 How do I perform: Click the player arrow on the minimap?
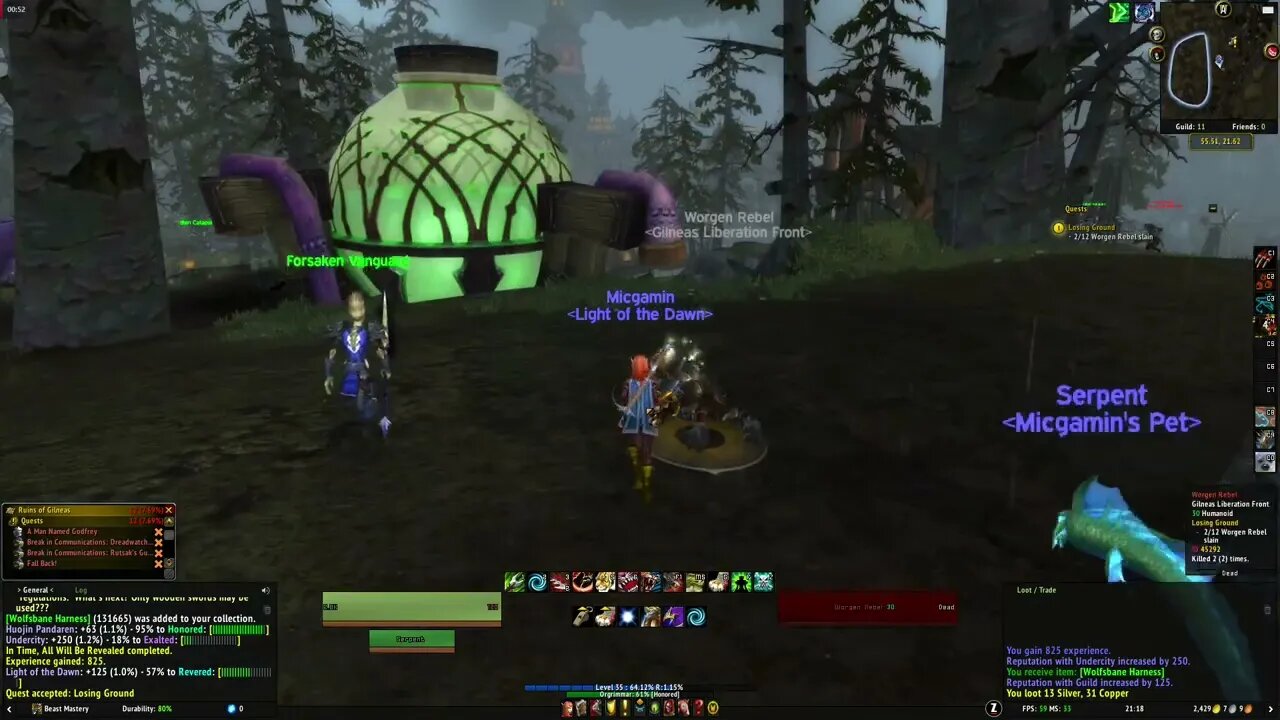pyautogui.click(x=1219, y=60)
